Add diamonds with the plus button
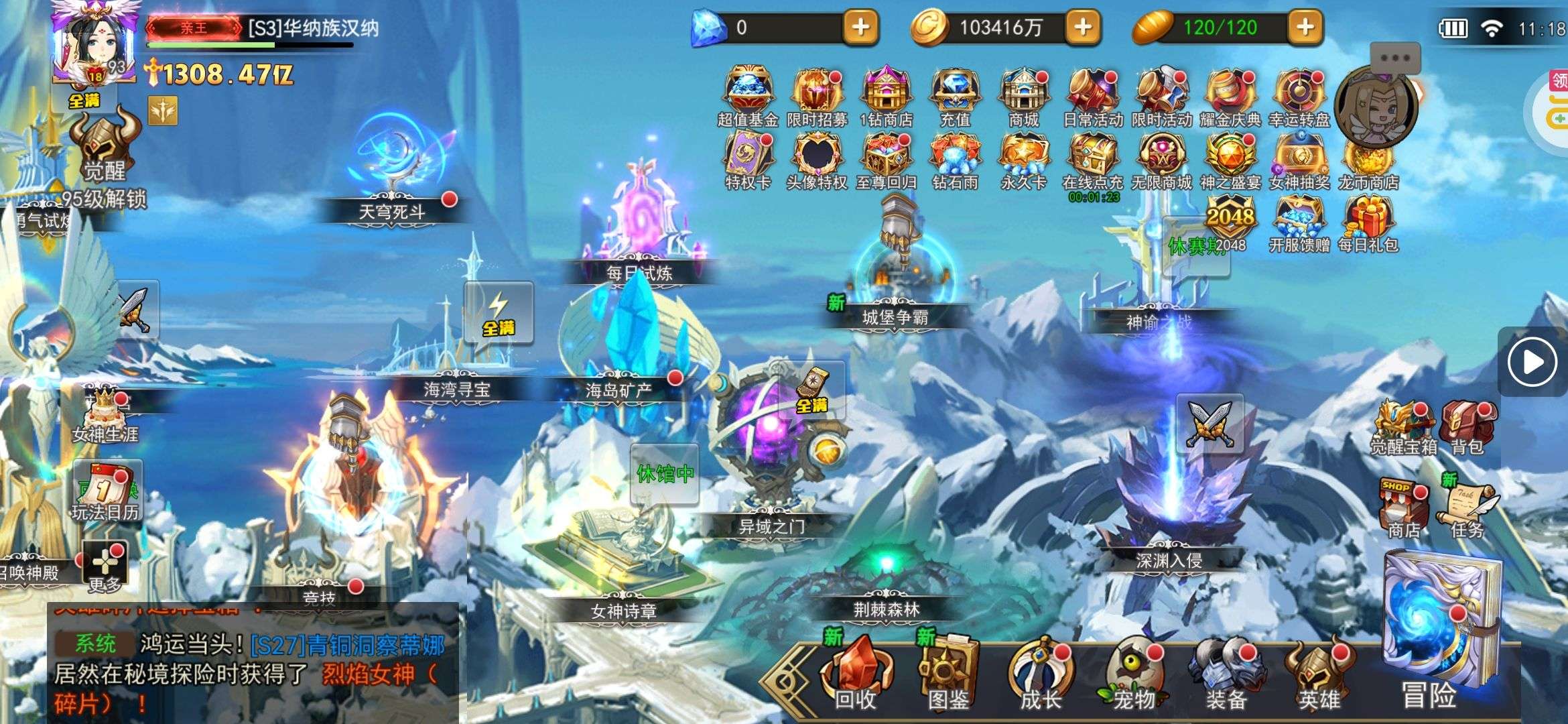This screenshot has width=1568, height=724. [x=860, y=27]
